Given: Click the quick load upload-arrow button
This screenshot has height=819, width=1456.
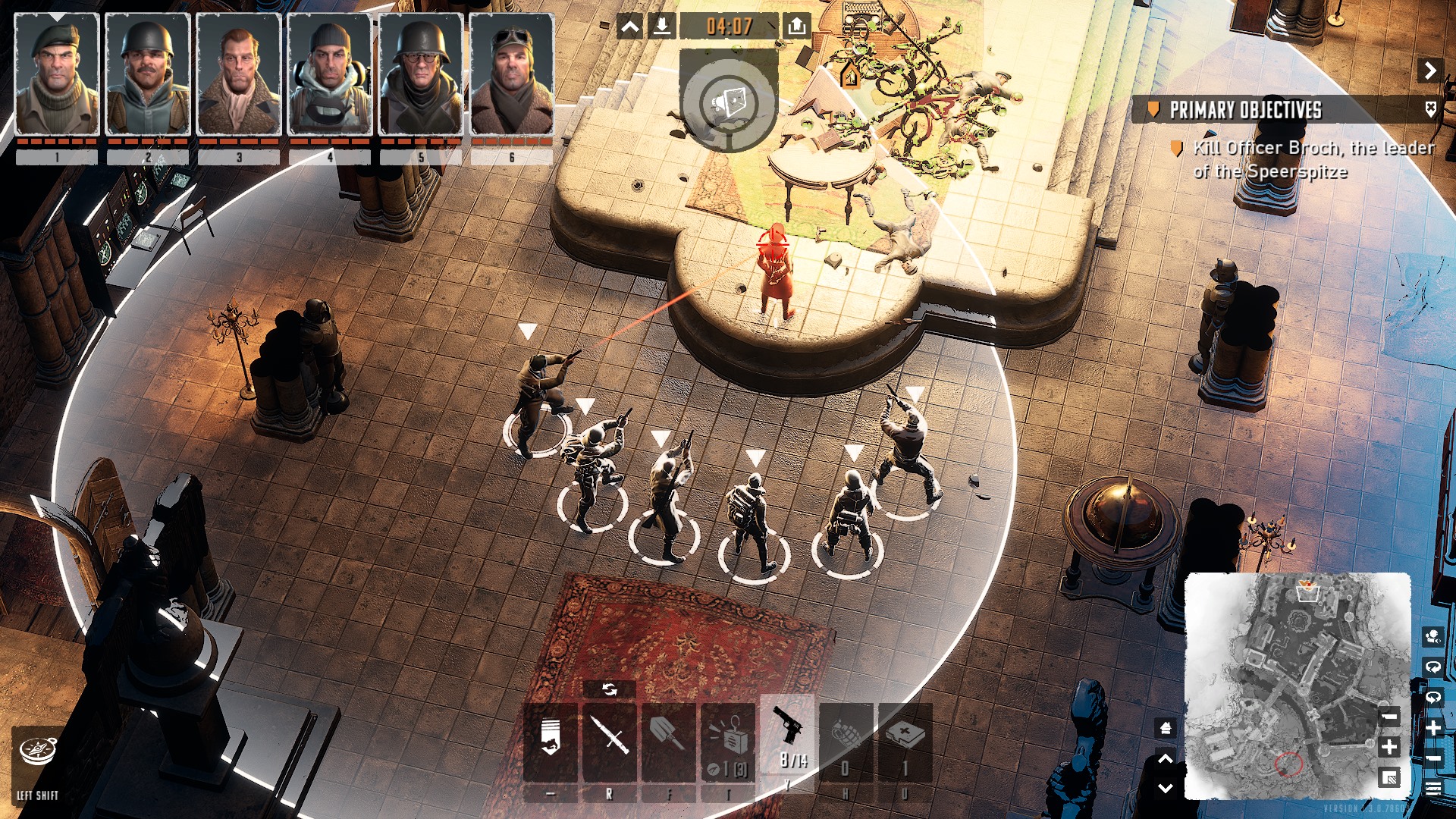Looking at the screenshot, I should 796,27.
